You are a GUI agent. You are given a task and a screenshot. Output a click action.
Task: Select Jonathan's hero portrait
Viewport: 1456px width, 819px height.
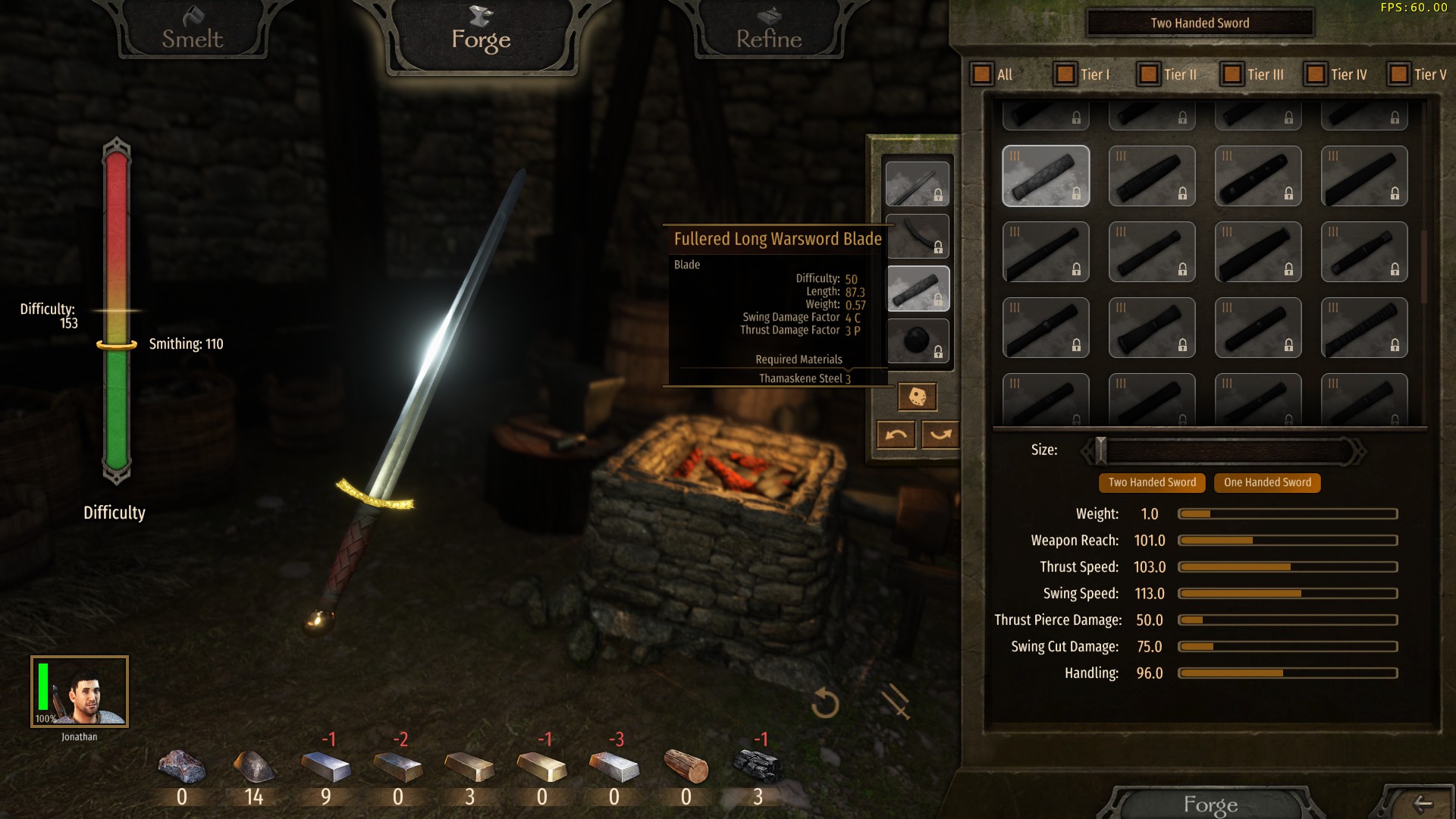(80, 692)
